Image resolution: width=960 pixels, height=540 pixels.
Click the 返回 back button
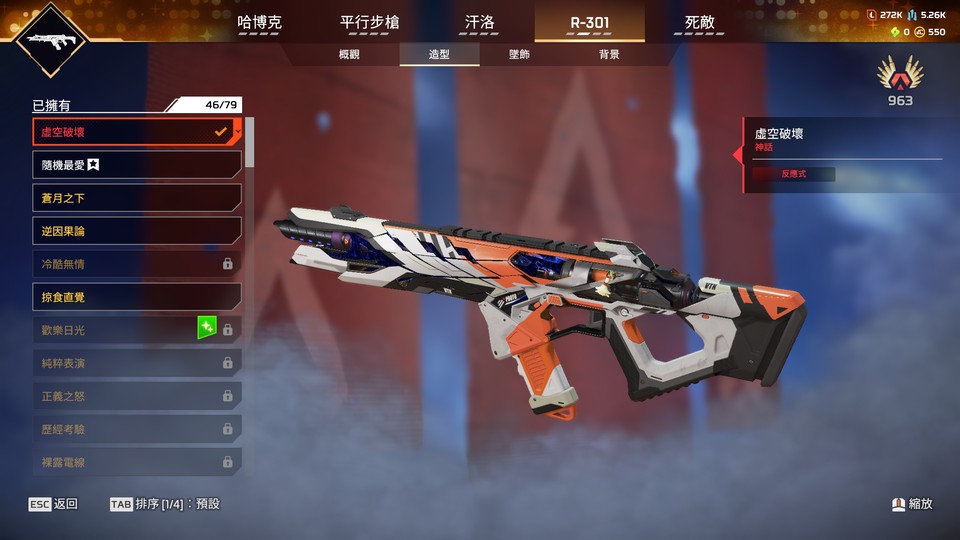pyautogui.click(x=54, y=504)
